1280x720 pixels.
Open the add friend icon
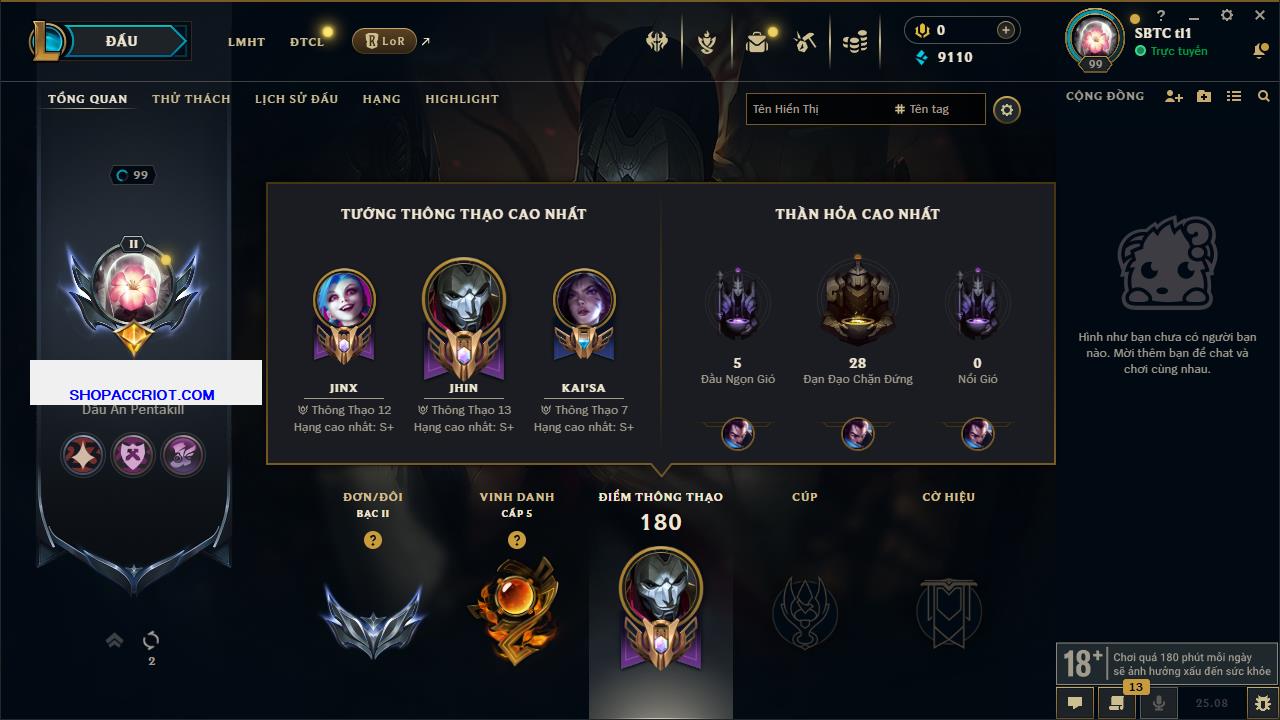[1174, 96]
